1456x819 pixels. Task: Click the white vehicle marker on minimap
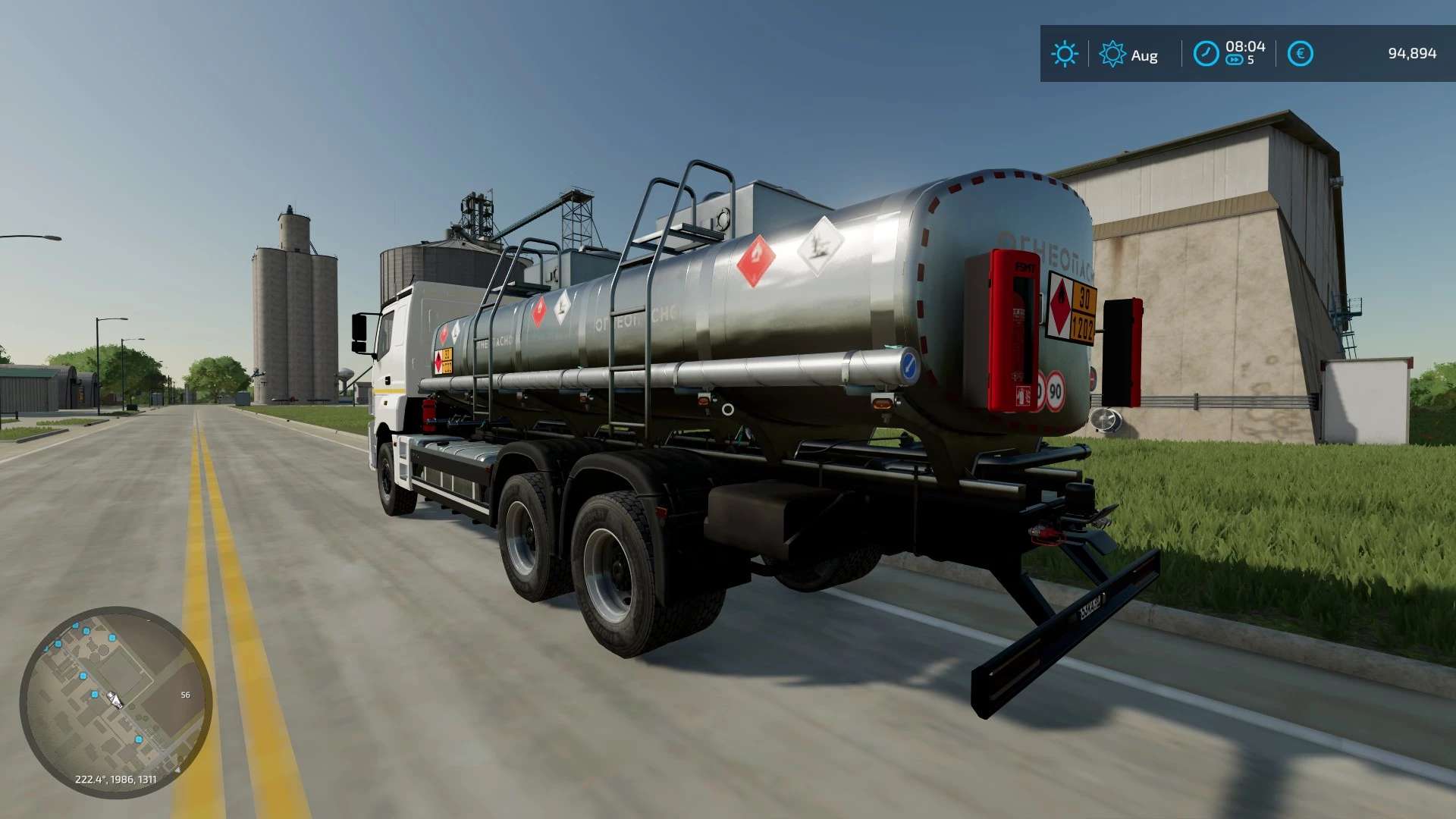(x=115, y=699)
